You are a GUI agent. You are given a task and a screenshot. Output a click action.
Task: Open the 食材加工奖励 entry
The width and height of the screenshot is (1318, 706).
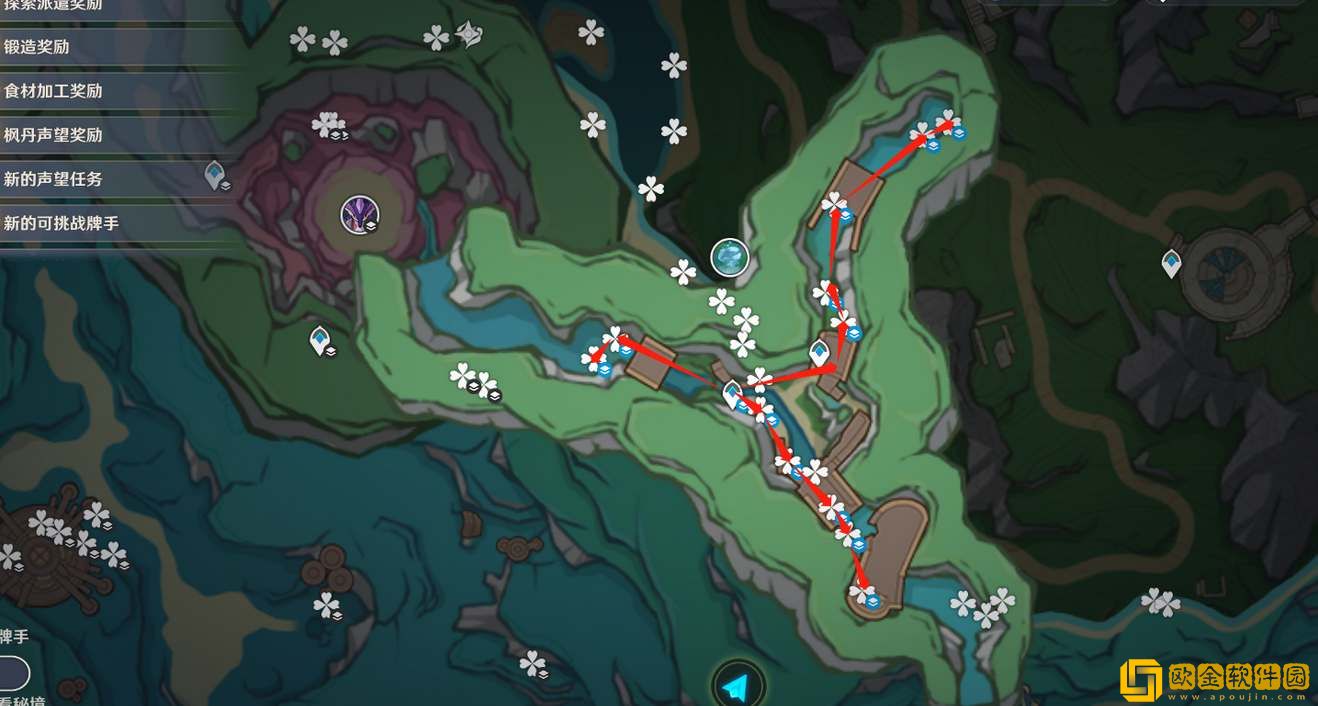[54, 91]
